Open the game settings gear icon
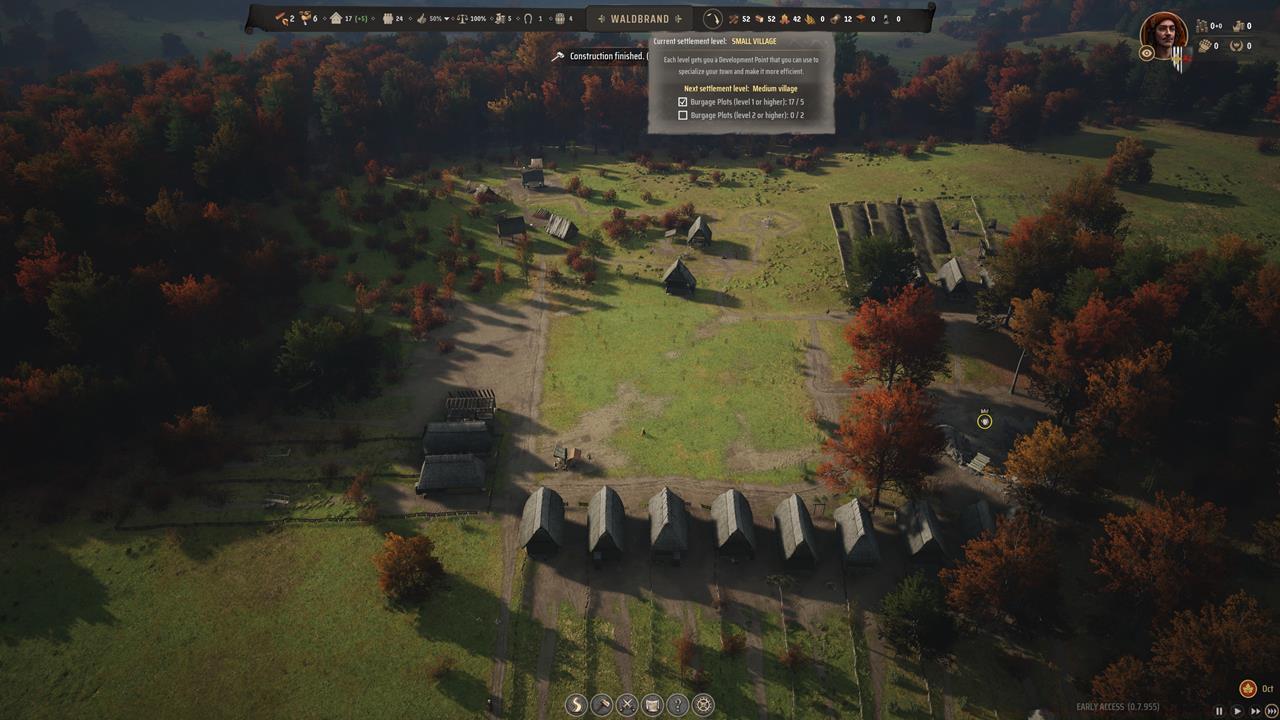This screenshot has width=1280, height=720. (703, 705)
